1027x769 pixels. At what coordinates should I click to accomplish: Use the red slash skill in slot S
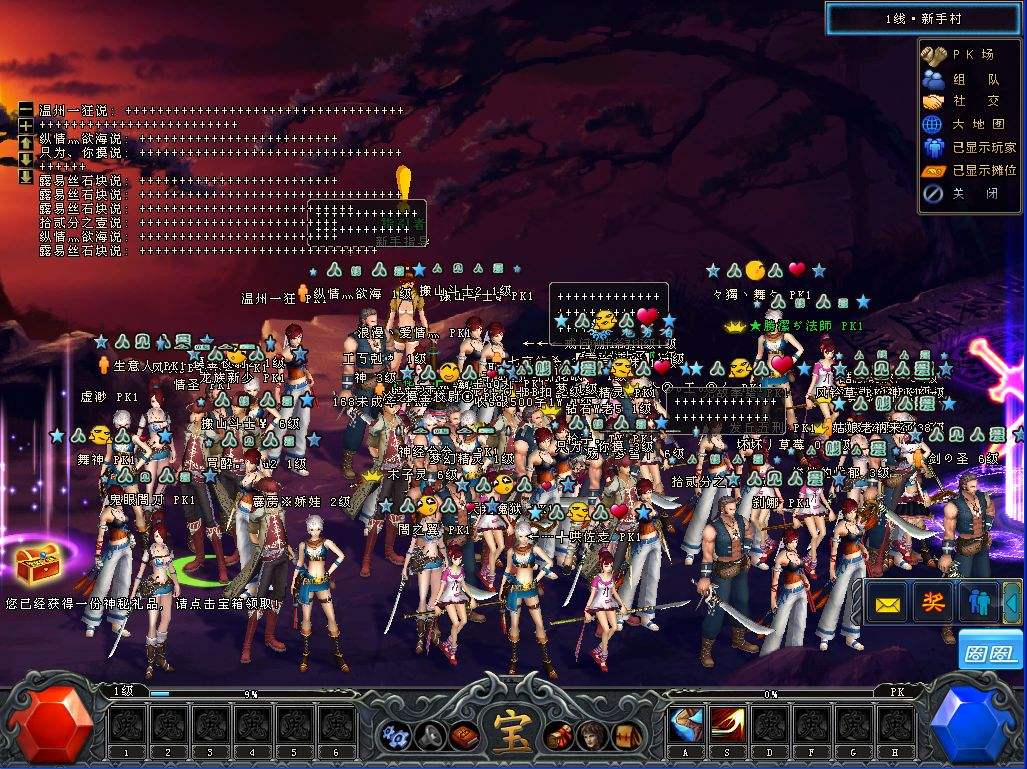728,724
